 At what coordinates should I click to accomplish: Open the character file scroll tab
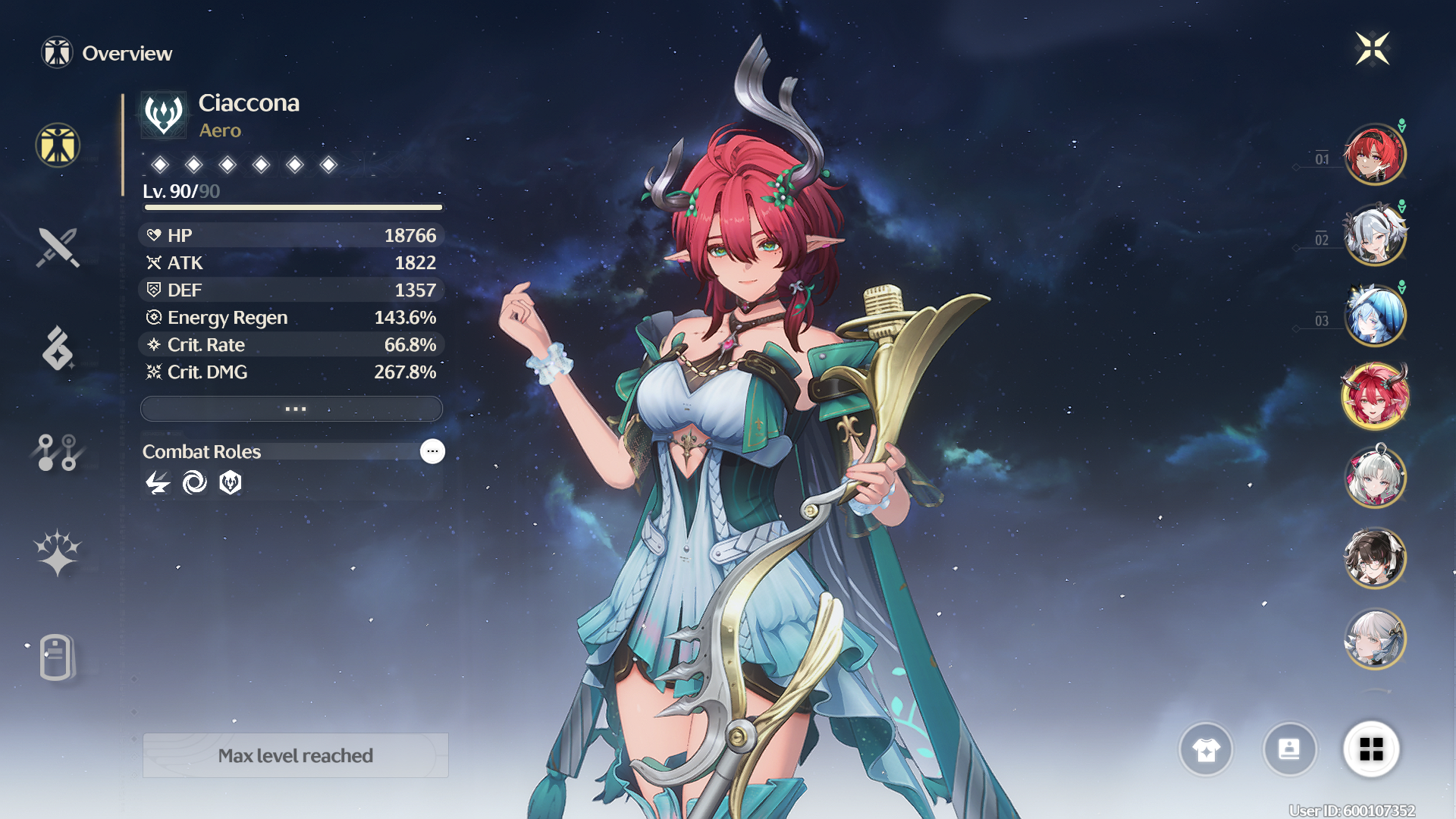(58, 657)
